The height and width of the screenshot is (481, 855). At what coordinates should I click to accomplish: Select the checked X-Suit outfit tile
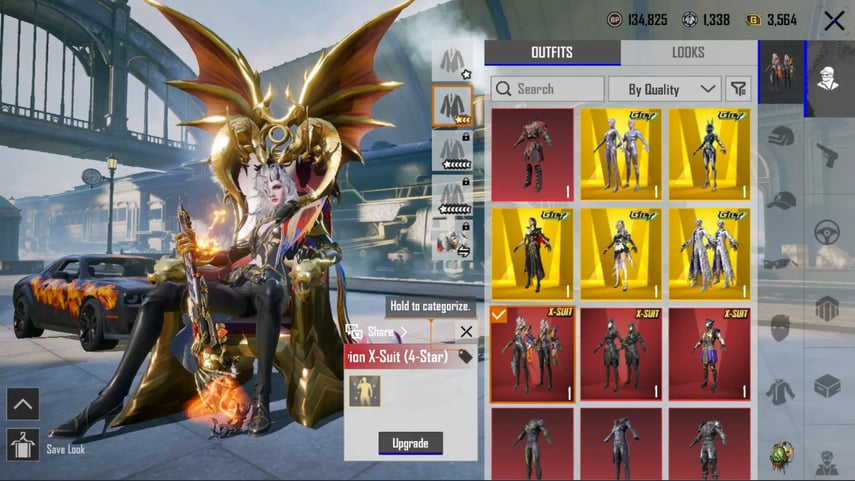pos(533,354)
